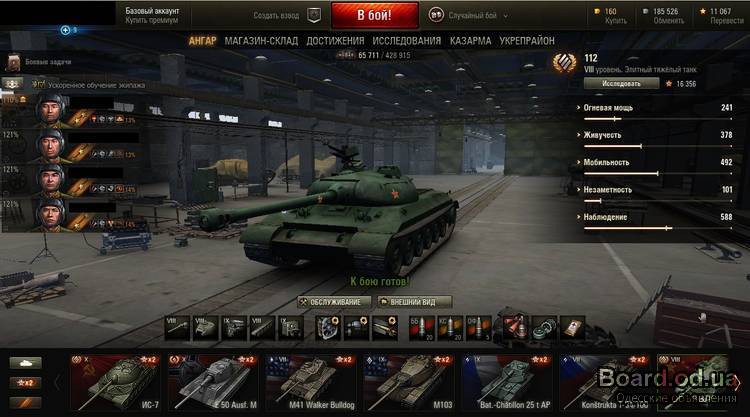The width and height of the screenshot is (750, 417).
Task: Switch to the Достижения tab
Action: point(334,41)
